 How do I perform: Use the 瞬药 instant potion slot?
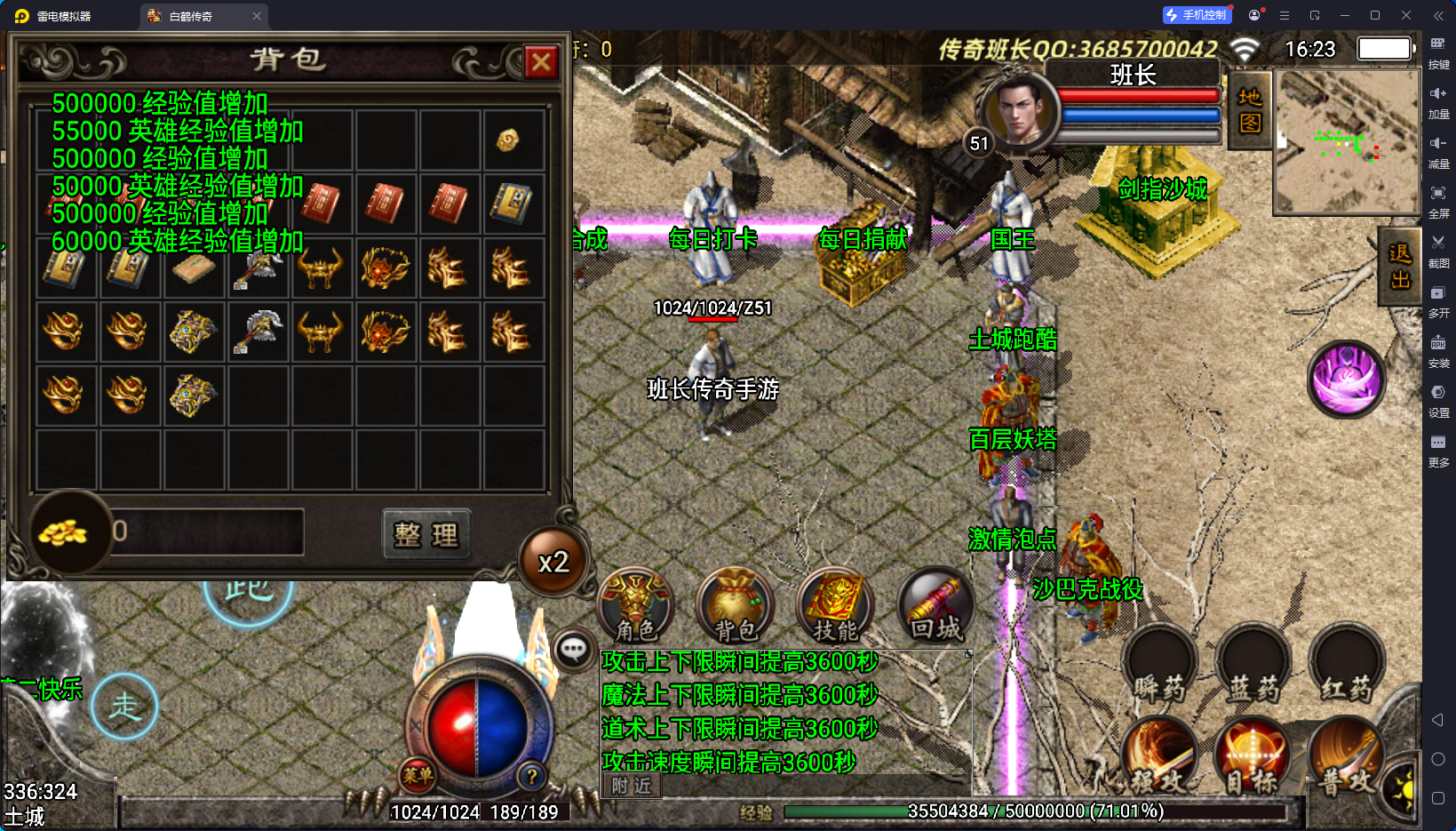pos(1159,667)
